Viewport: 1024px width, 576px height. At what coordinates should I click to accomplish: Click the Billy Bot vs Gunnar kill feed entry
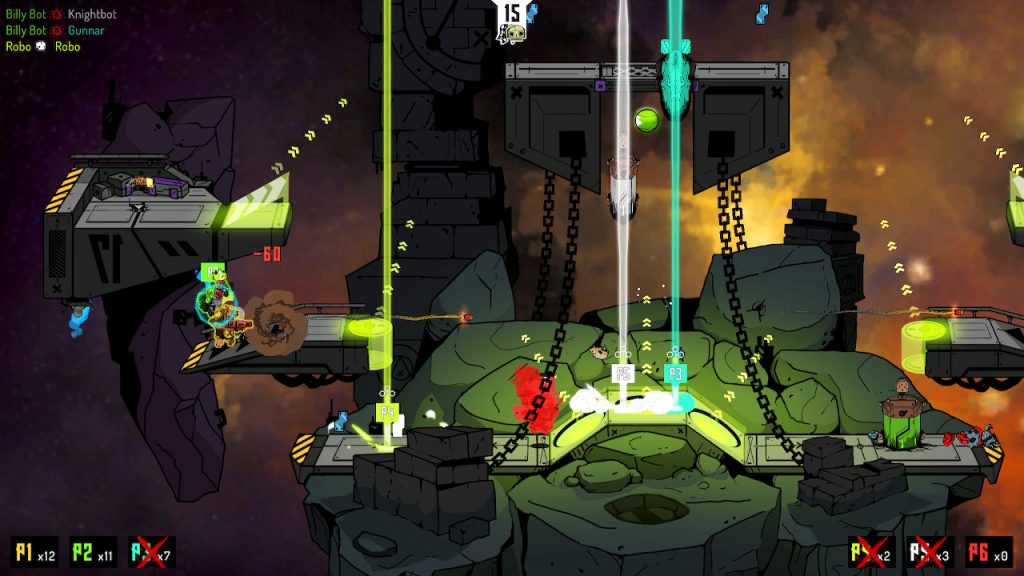click(55, 31)
